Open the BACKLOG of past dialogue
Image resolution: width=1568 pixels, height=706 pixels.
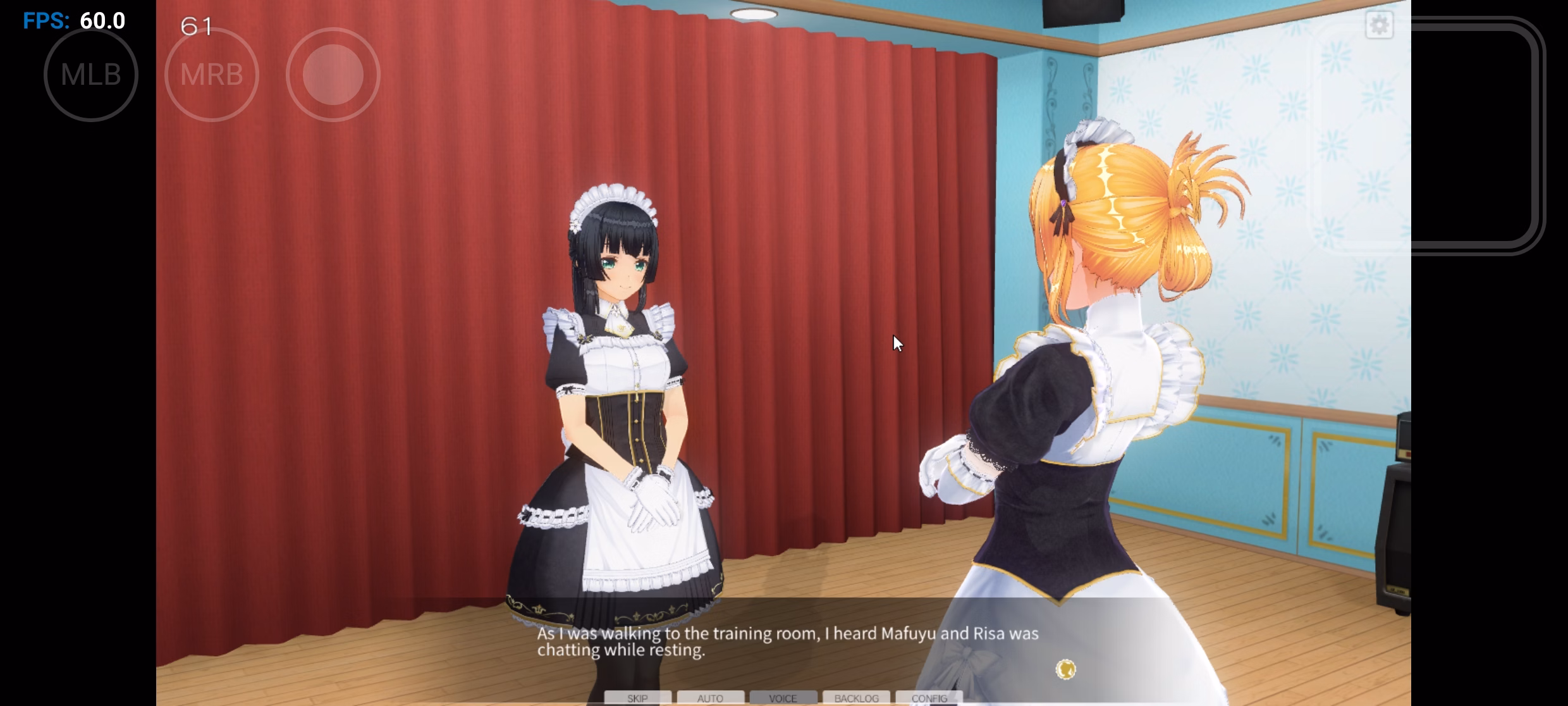[856, 698]
